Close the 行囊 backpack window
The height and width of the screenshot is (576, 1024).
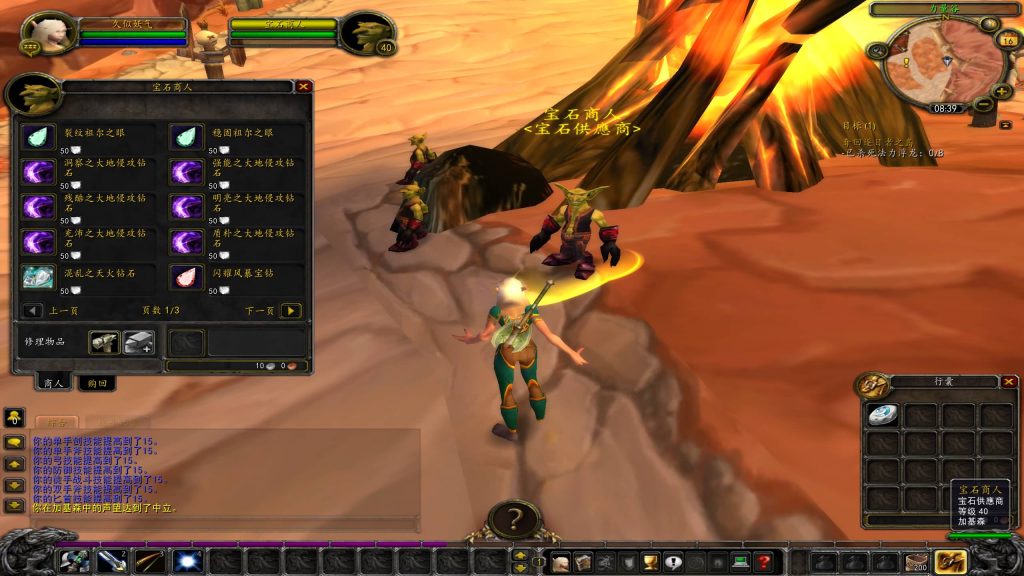click(x=1008, y=382)
